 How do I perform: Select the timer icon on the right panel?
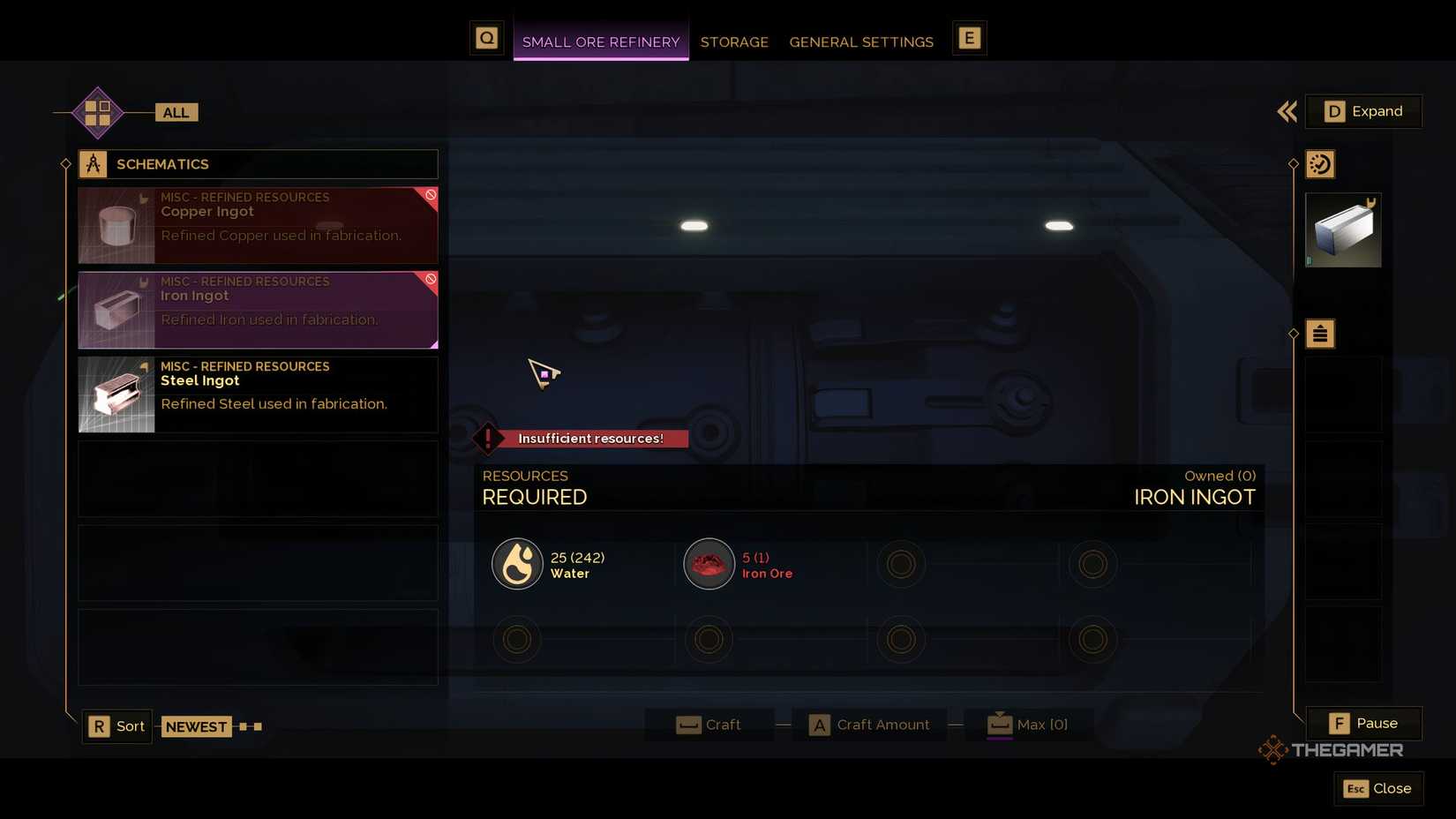[1319, 163]
